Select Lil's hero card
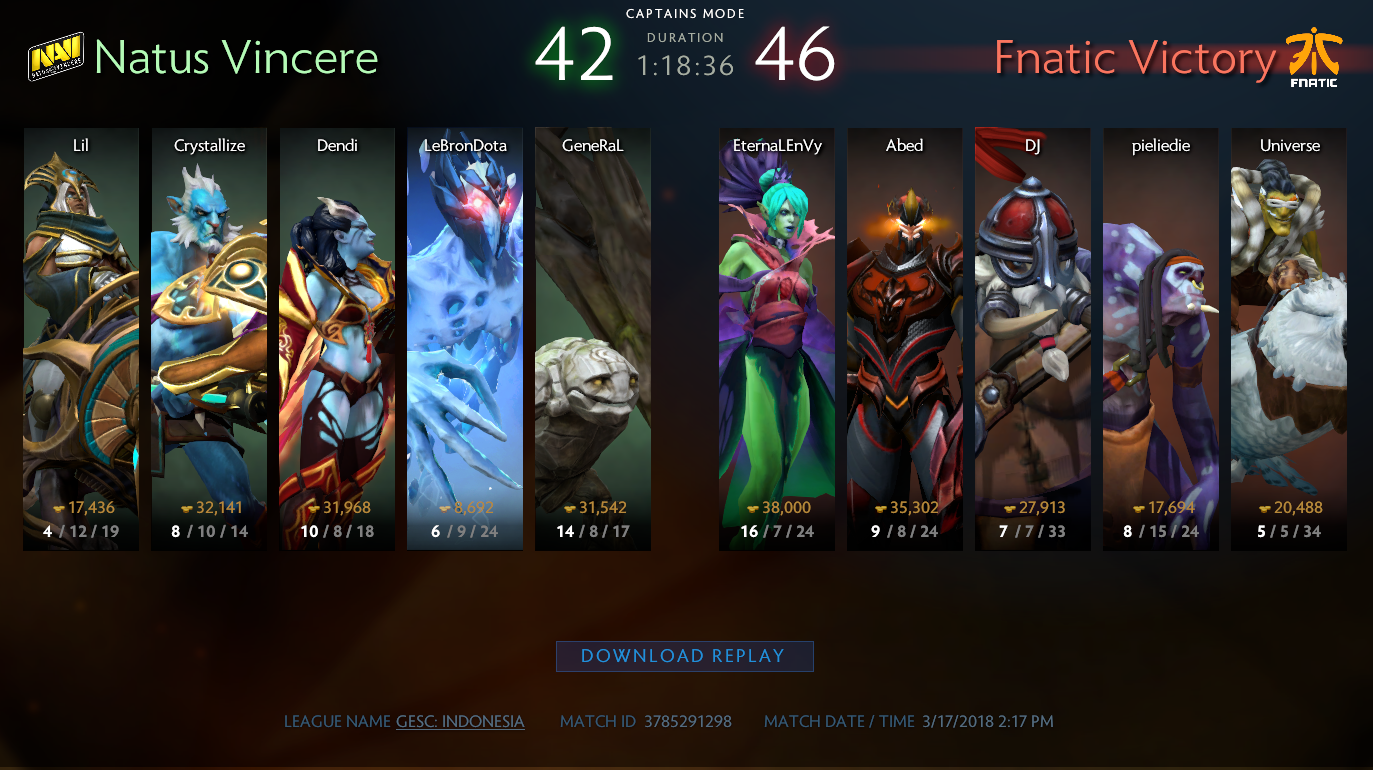The image size is (1373, 770). 81,338
